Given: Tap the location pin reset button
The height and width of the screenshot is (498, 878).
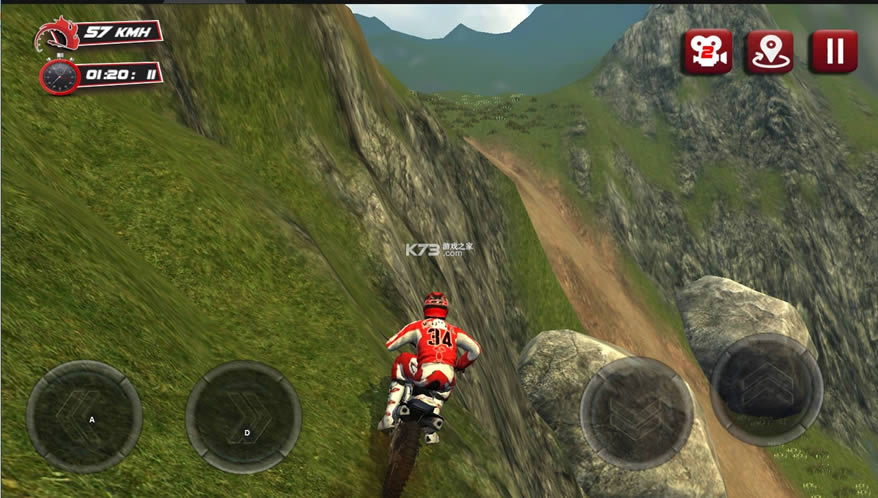Looking at the screenshot, I should pos(769,51).
